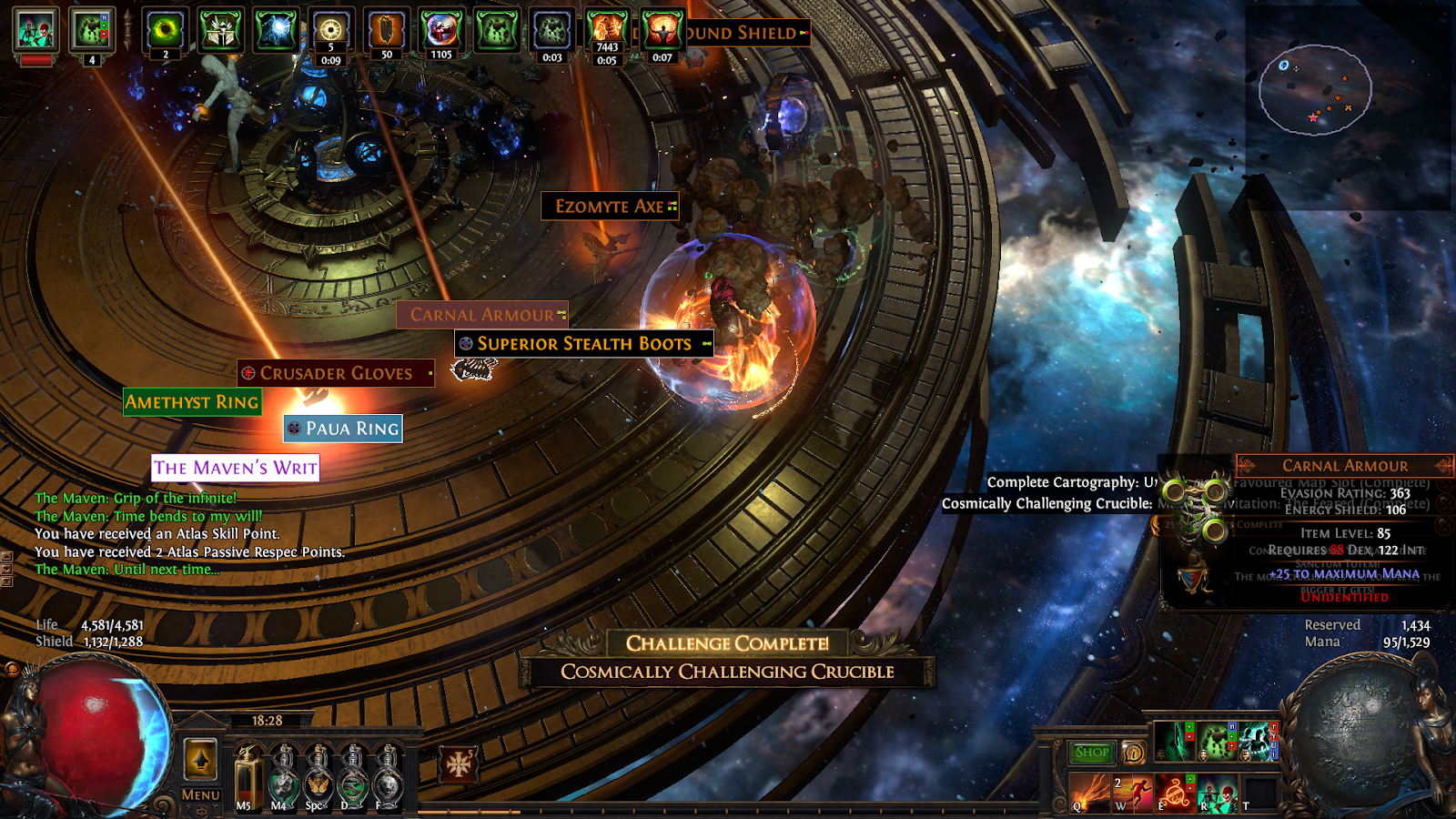This screenshot has width=1456, height=819.
Task: Activate the running figure dash skill
Action: click(1133, 793)
